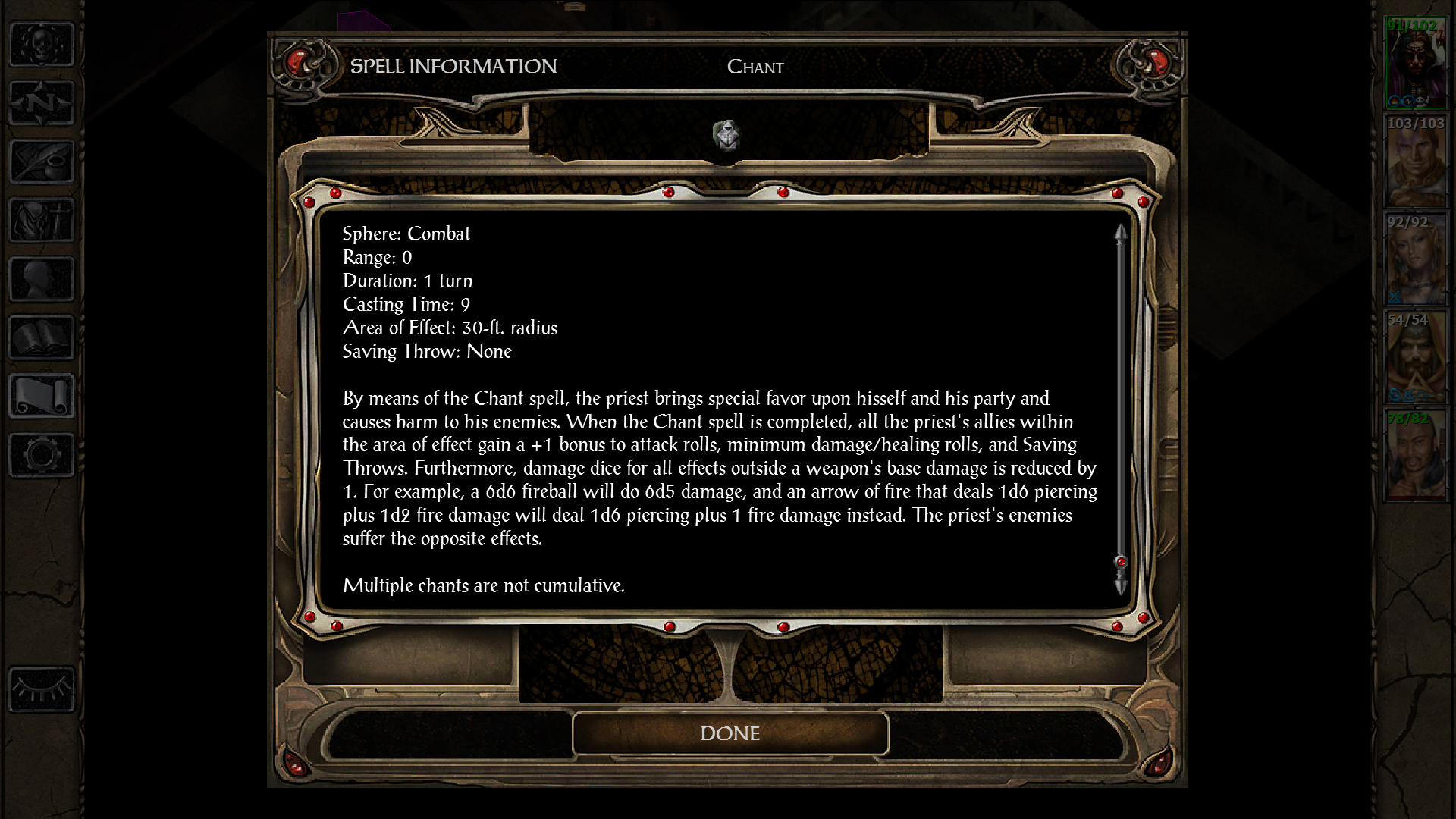Open the character record head icon
The height and width of the screenshot is (819, 1456).
click(x=42, y=278)
